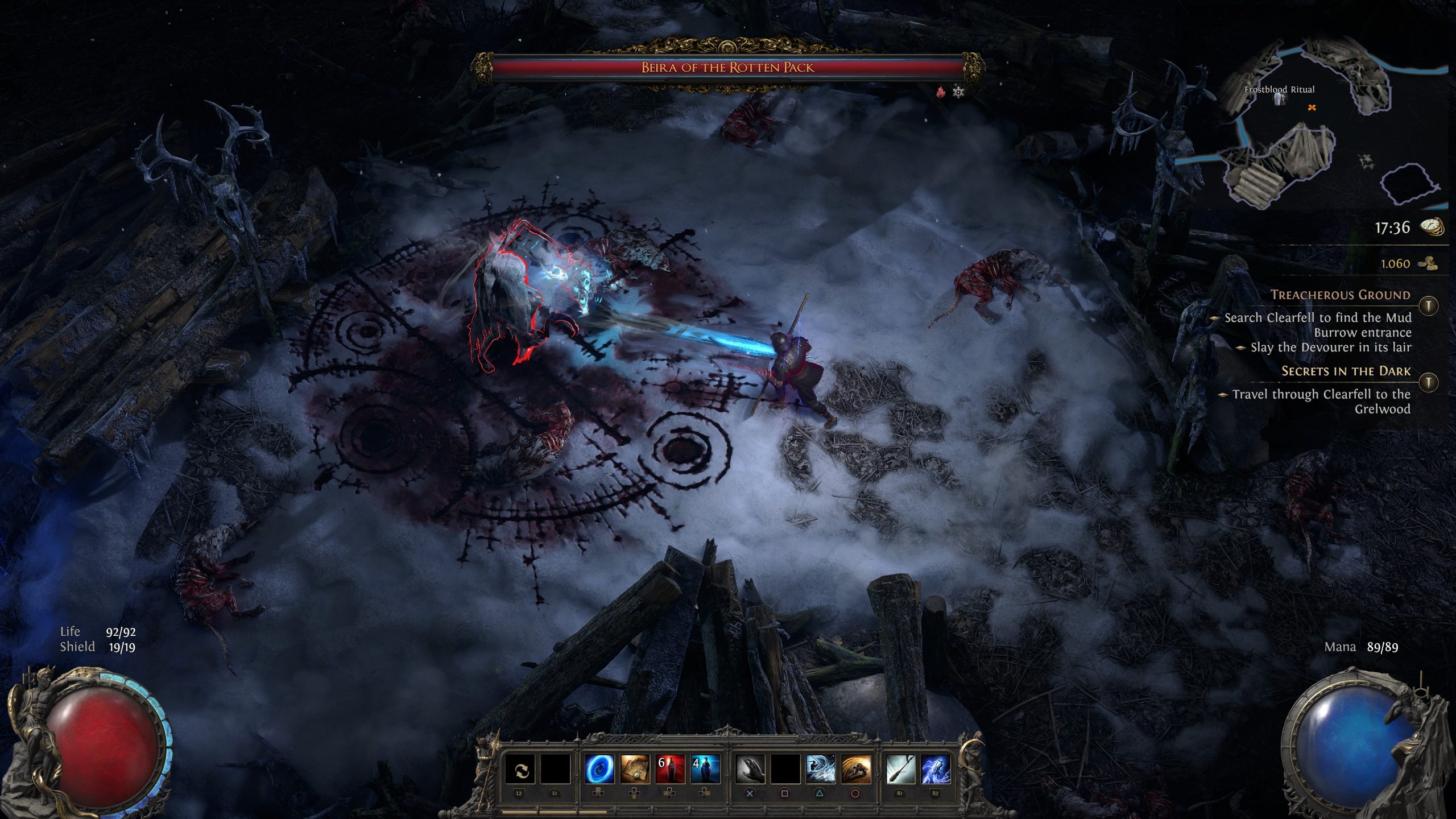Screen dimensions: 1456x819
Task: Cast the blue lightning staff skill
Action: click(936, 770)
